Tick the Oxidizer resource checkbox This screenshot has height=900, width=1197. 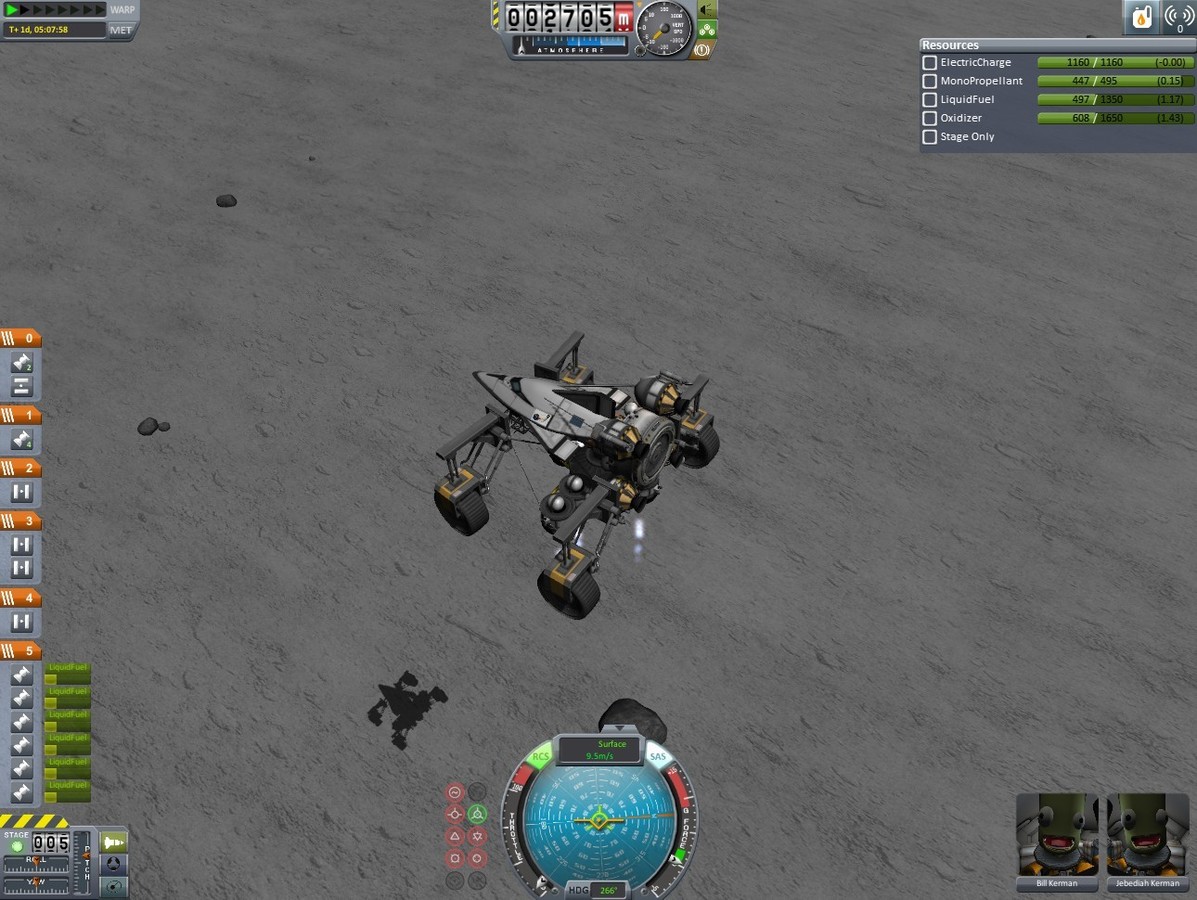(x=930, y=118)
